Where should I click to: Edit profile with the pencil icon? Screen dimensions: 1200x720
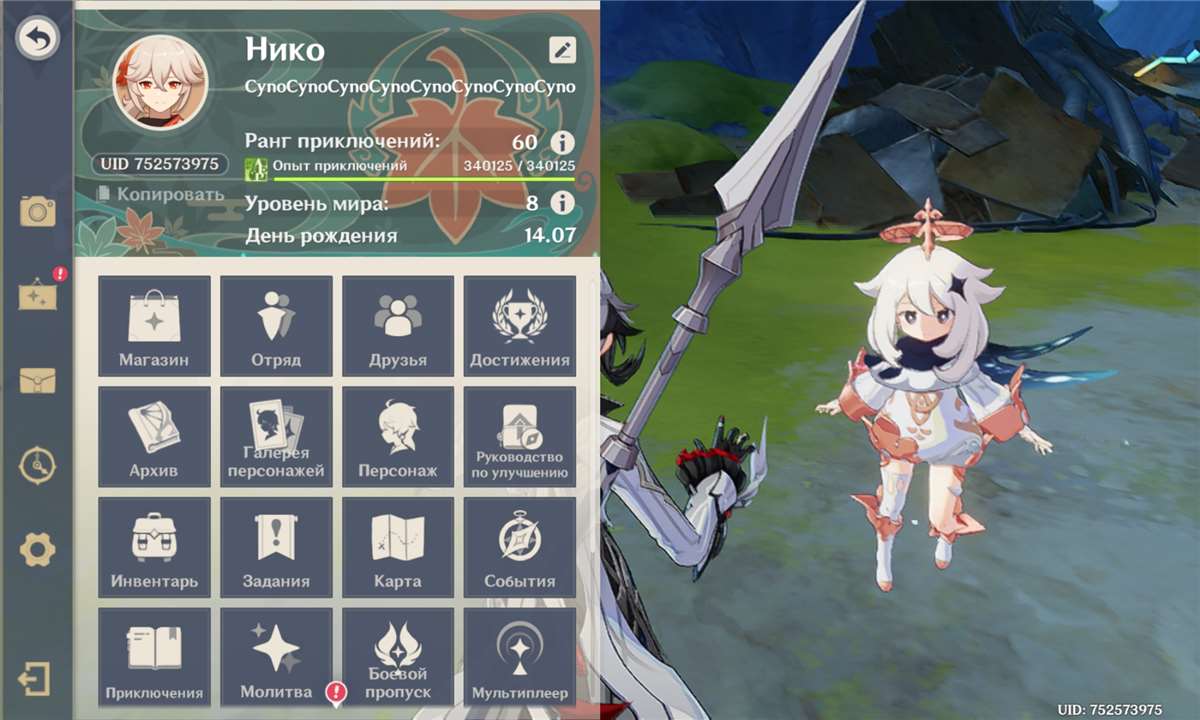(x=562, y=50)
